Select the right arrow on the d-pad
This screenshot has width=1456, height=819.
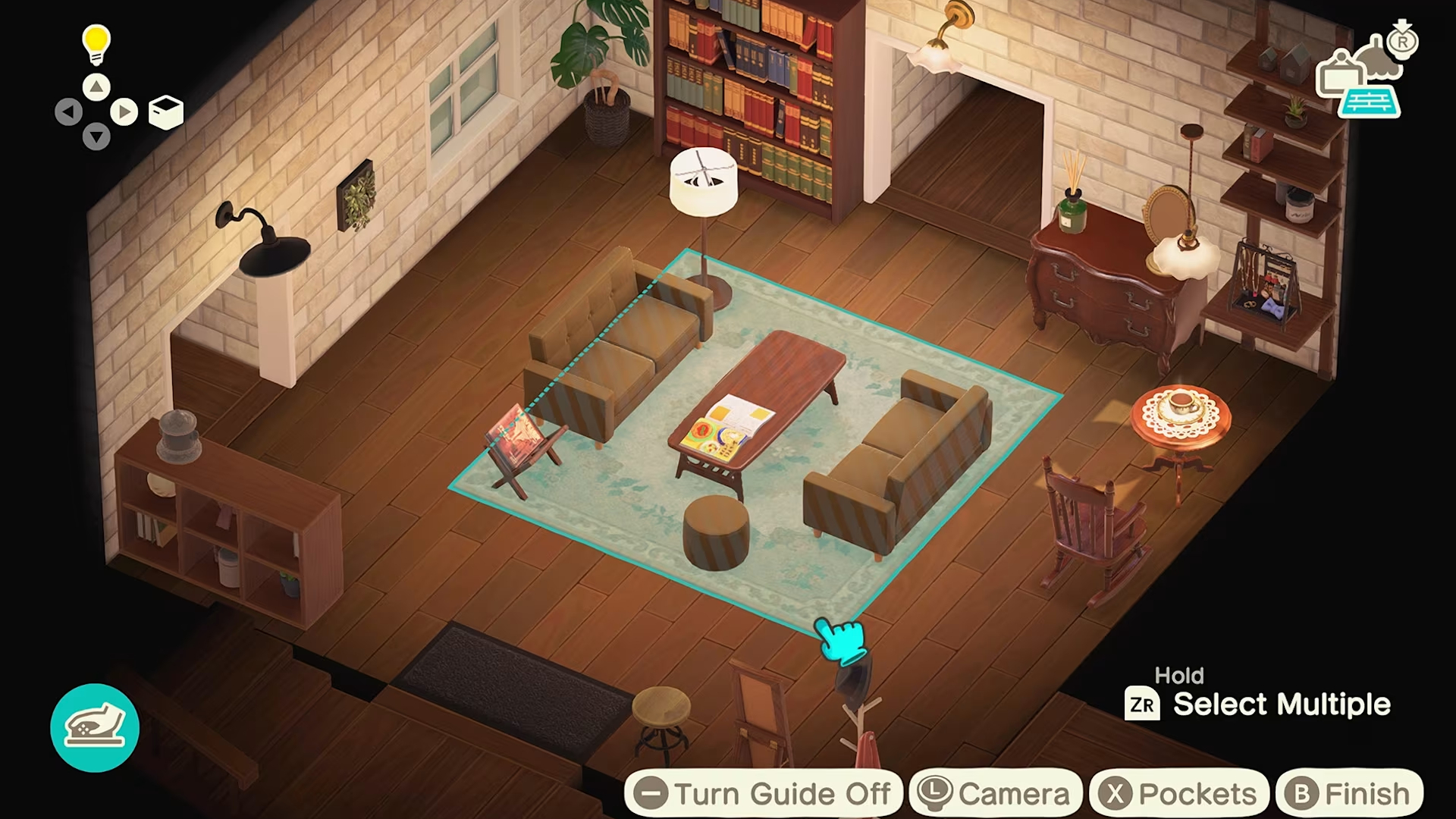tap(124, 113)
